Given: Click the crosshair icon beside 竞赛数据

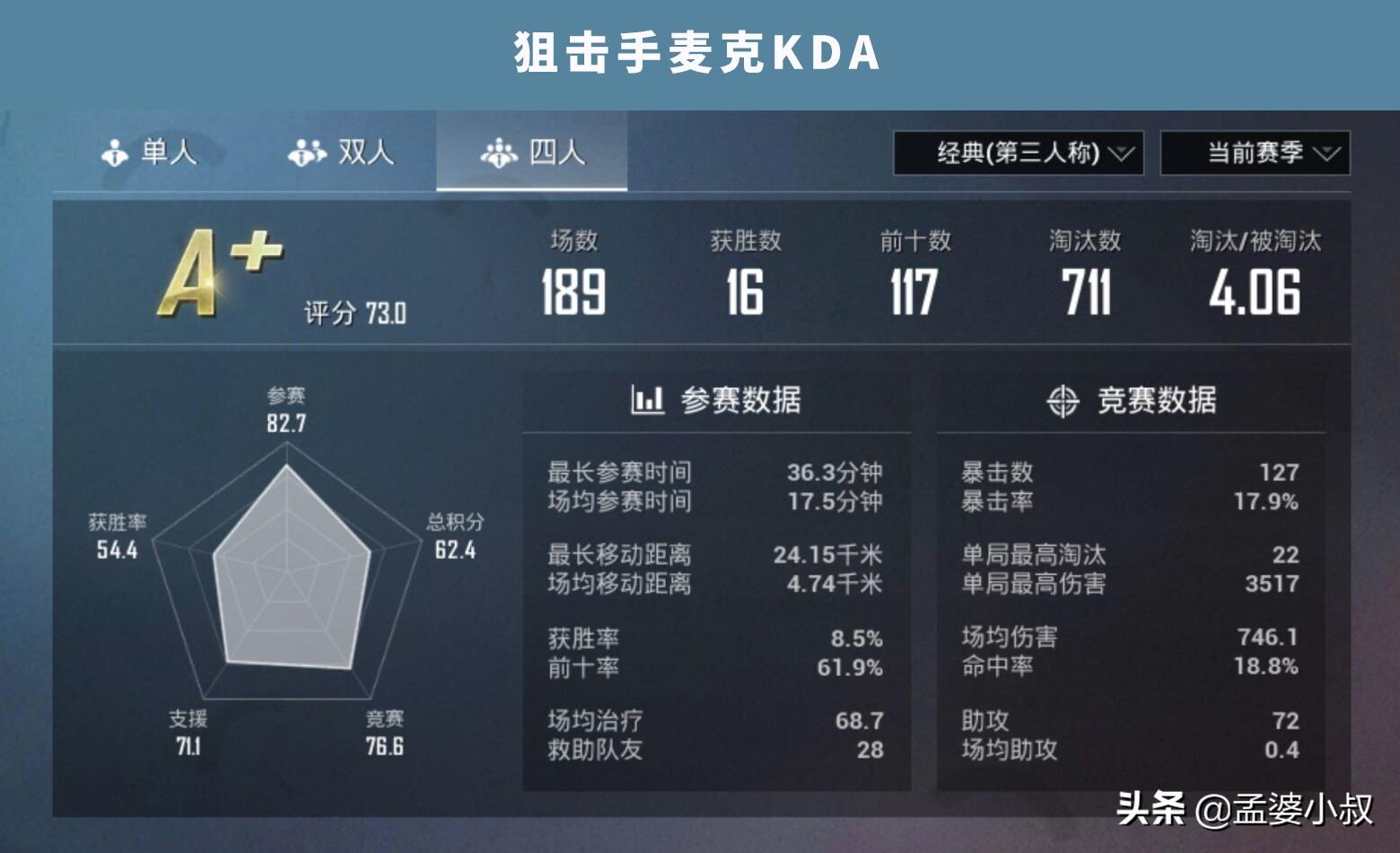Looking at the screenshot, I should (1064, 402).
